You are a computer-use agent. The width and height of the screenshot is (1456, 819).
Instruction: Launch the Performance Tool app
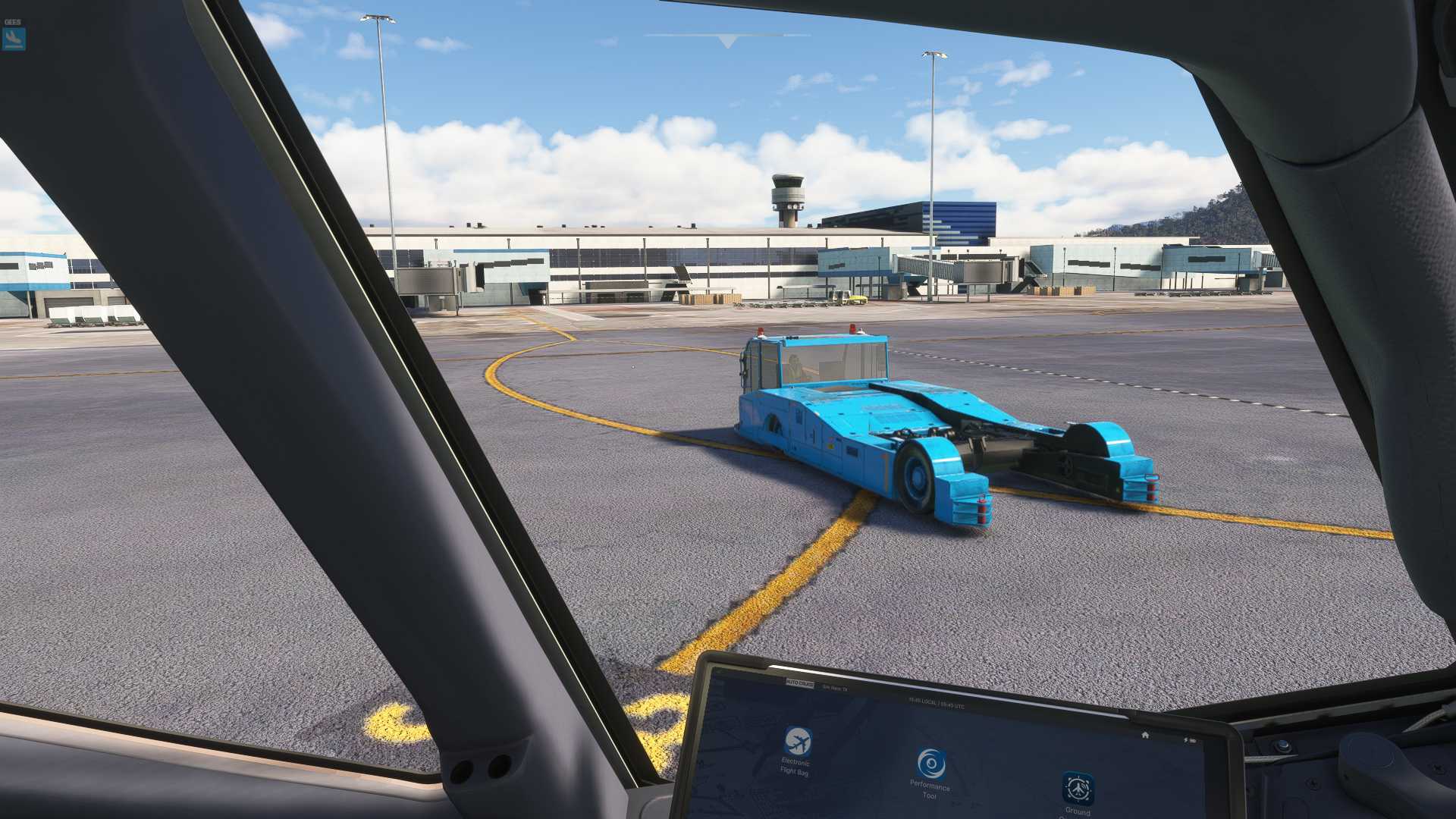tap(930, 764)
